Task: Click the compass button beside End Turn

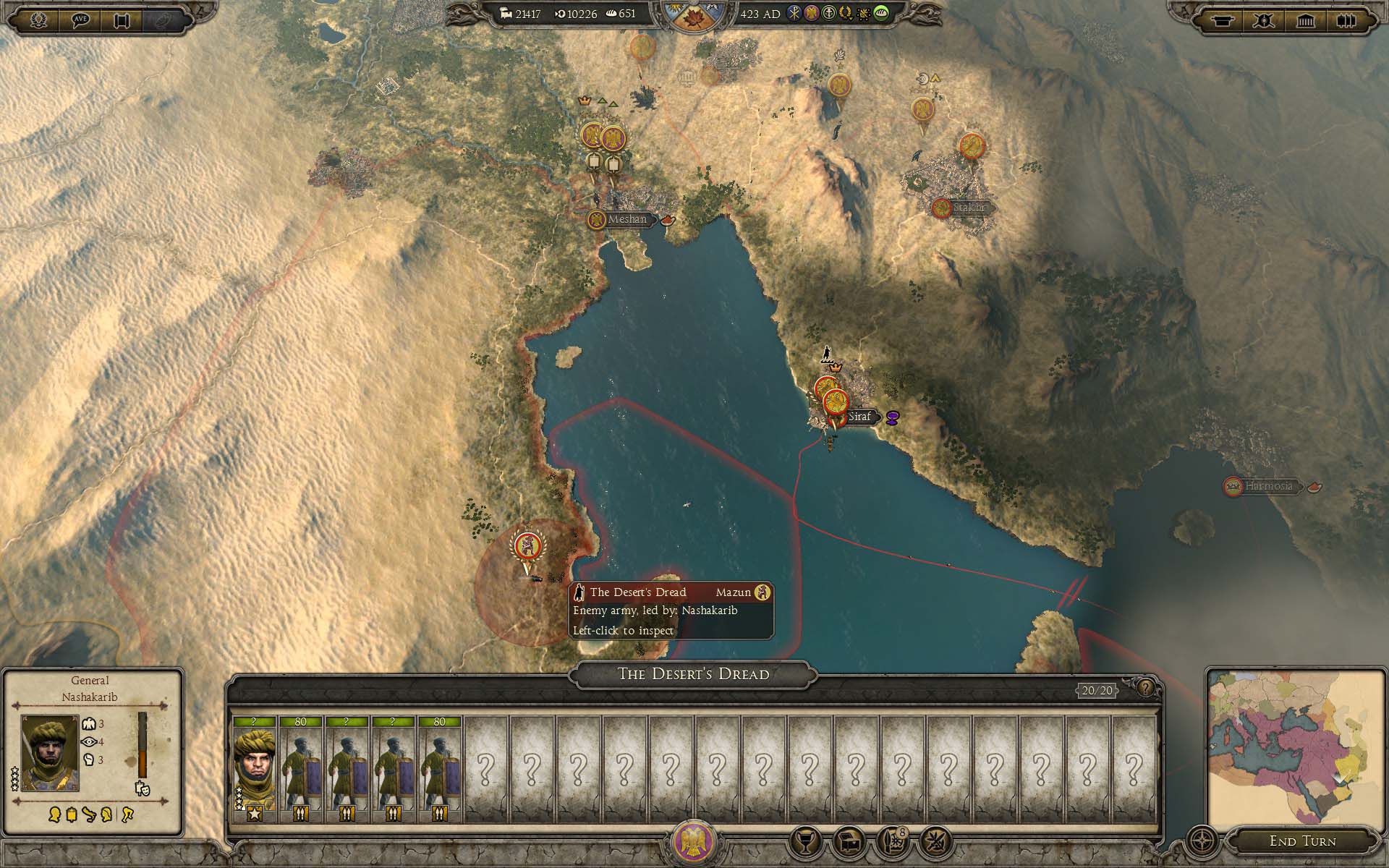Action: tap(1202, 841)
